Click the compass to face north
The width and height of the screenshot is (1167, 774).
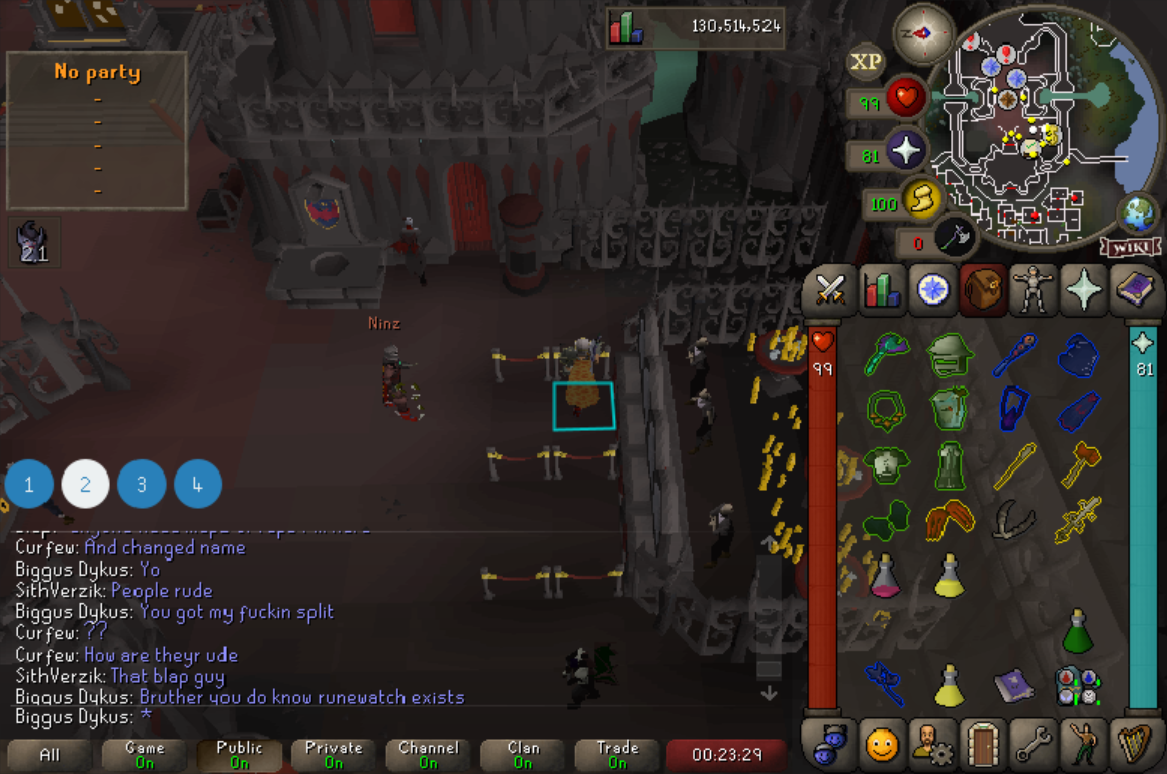(x=922, y=32)
